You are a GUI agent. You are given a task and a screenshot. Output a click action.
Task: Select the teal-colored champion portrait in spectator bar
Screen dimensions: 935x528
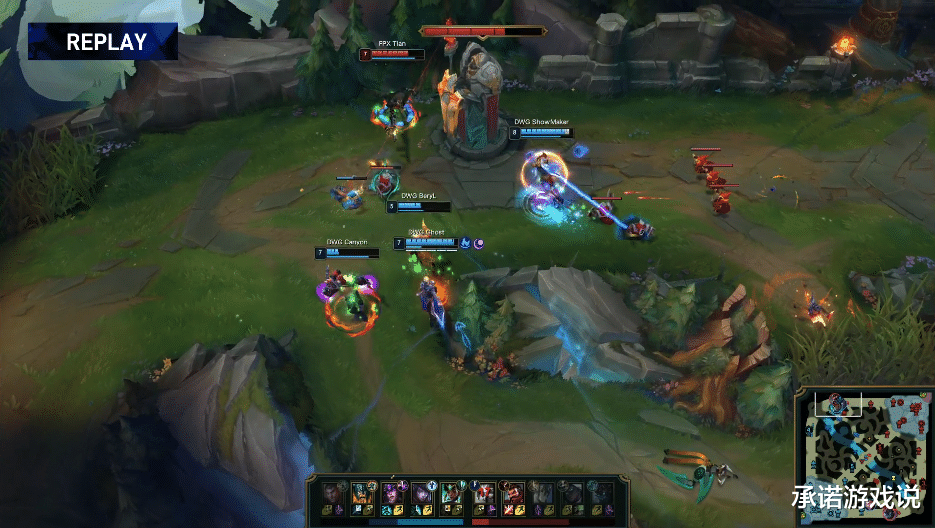(451, 493)
